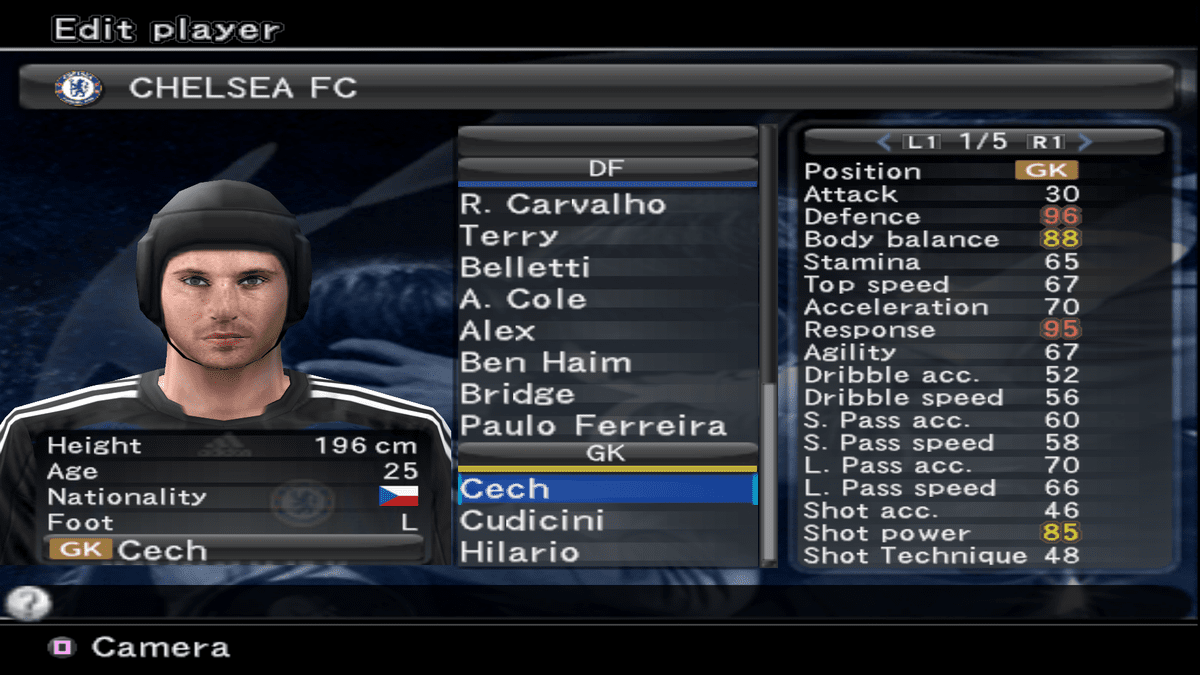This screenshot has width=1200, height=675.
Task: Select Belletti in the squad list
Action: 525,268
